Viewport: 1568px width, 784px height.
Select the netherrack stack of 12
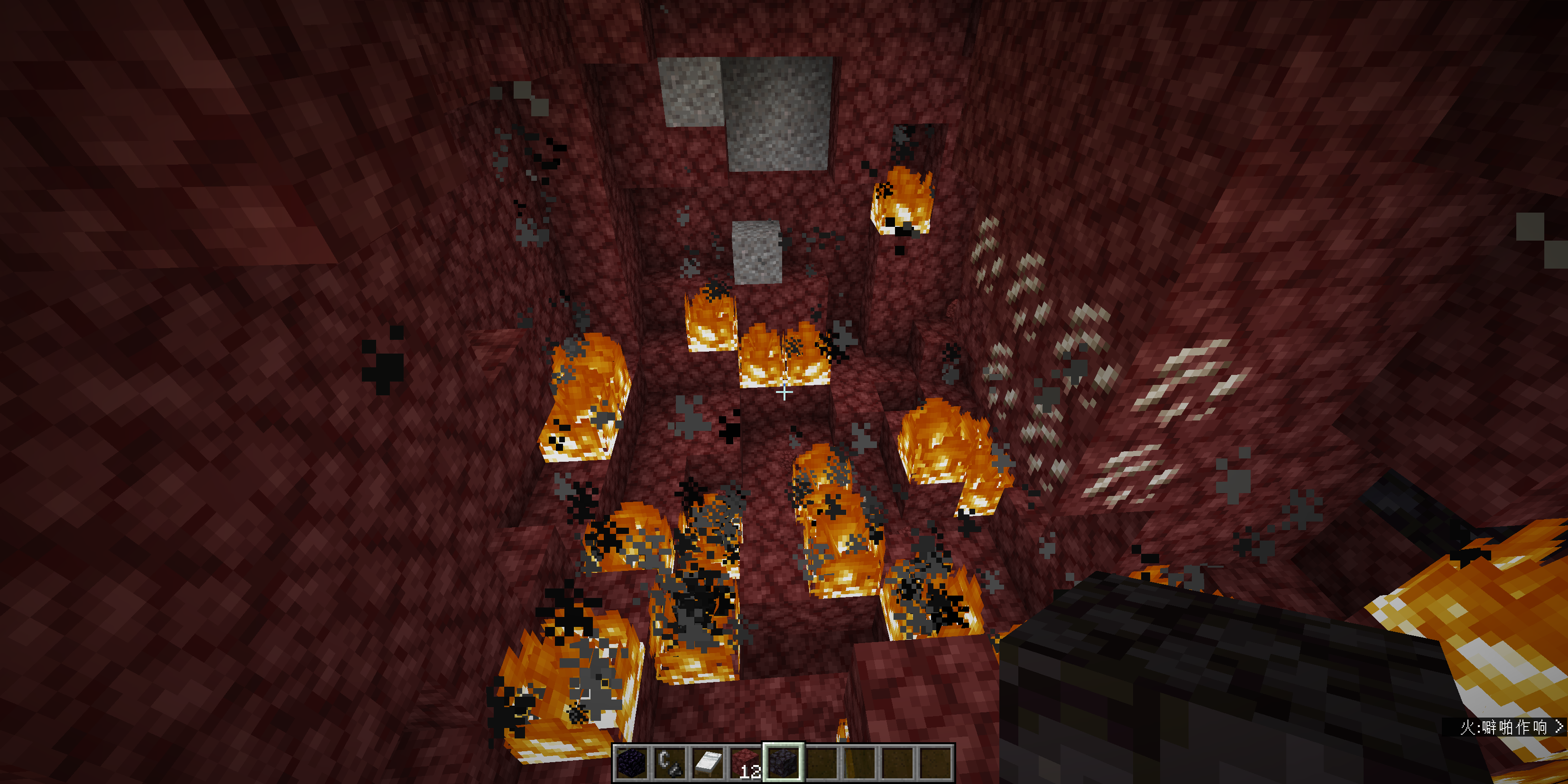pos(746,762)
